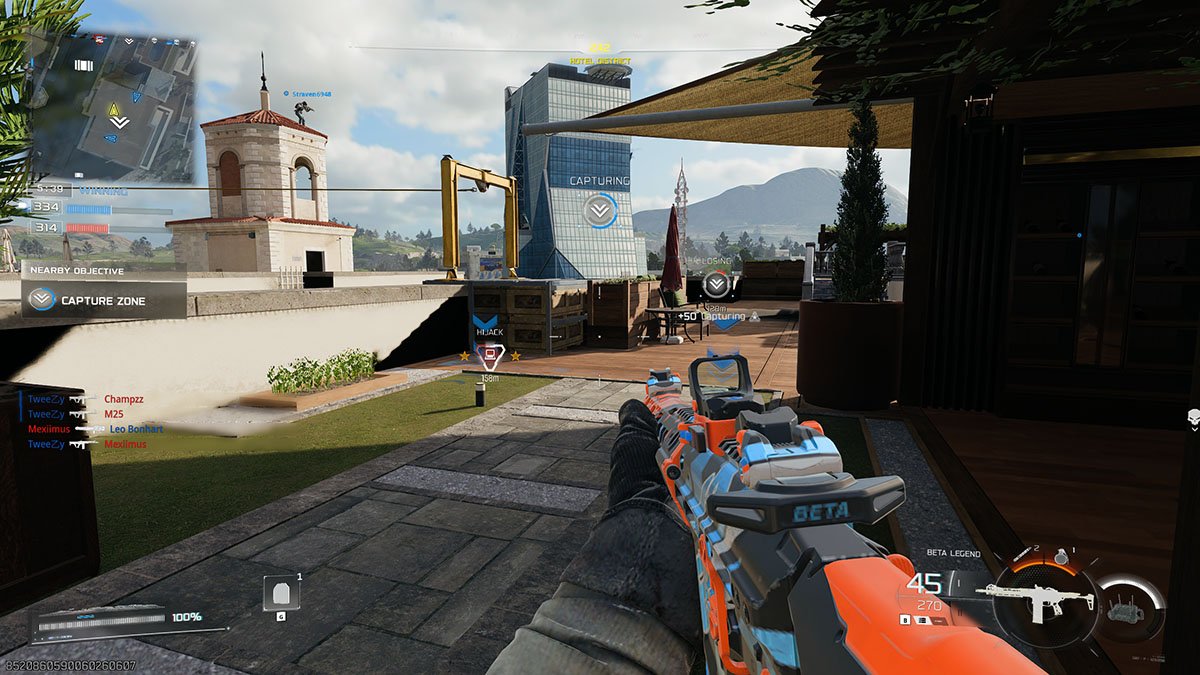
Task: Click the Capturing zone objective marker
Action: [x=600, y=210]
